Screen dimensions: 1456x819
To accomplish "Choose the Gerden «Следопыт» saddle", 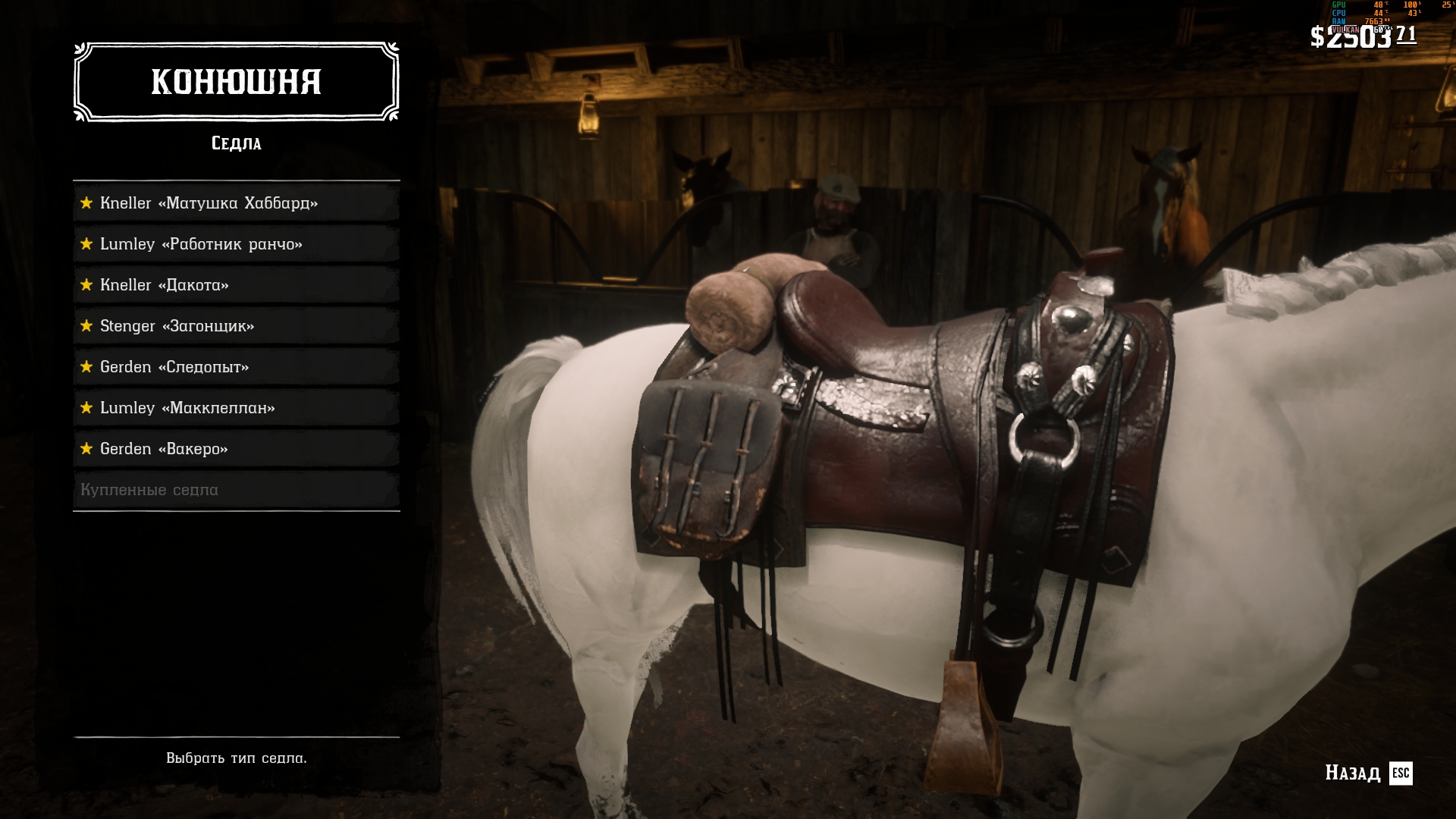I will click(236, 367).
